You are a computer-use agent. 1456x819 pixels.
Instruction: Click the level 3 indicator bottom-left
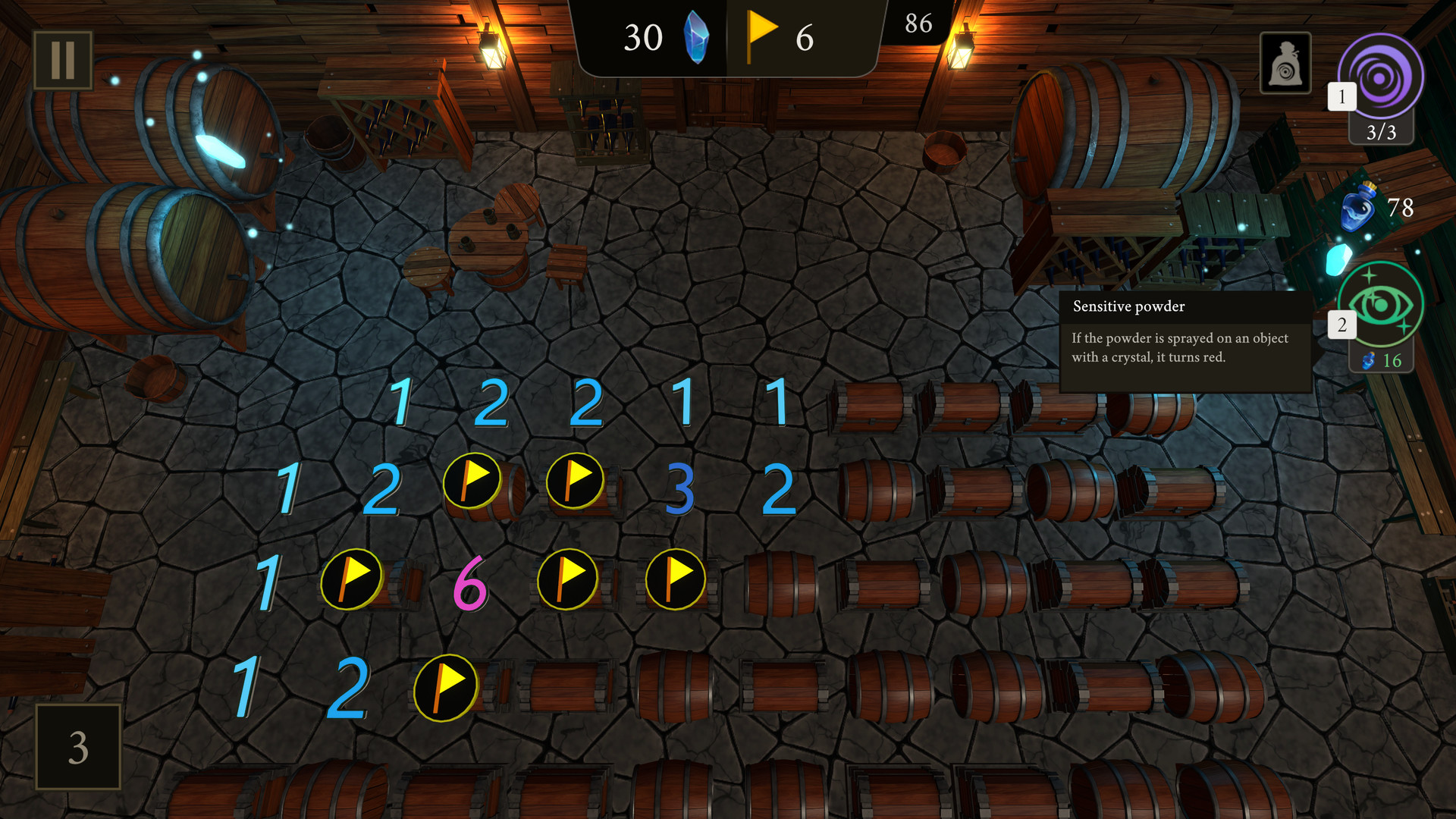pos(77,748)
